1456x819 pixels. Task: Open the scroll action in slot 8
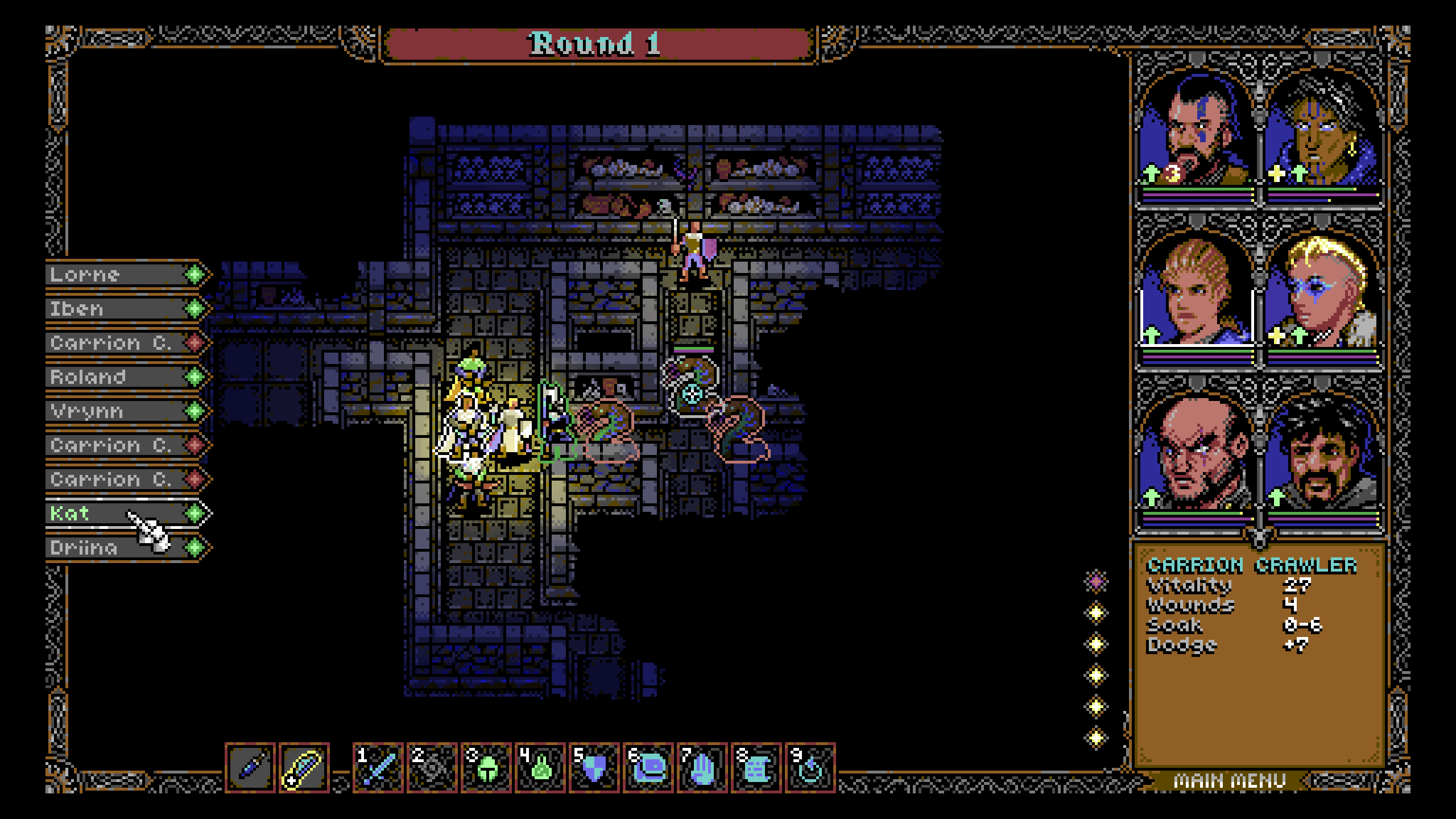click(756, 768)
